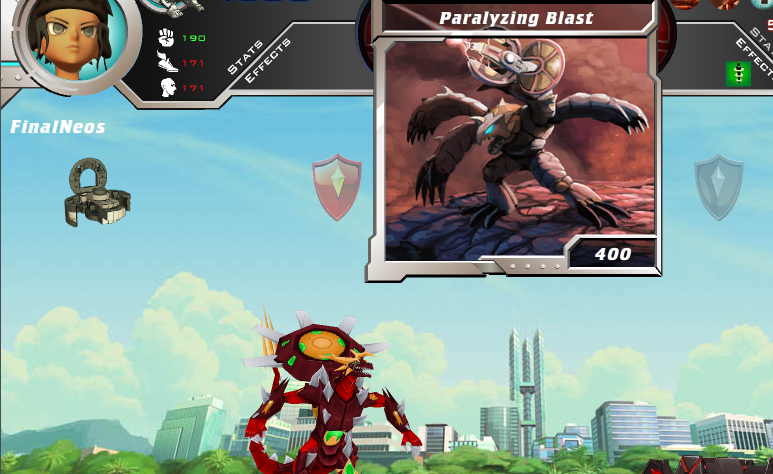This screenshot has width=773, height=474.
Task: Activate the red shield icon
Action: 337,186
